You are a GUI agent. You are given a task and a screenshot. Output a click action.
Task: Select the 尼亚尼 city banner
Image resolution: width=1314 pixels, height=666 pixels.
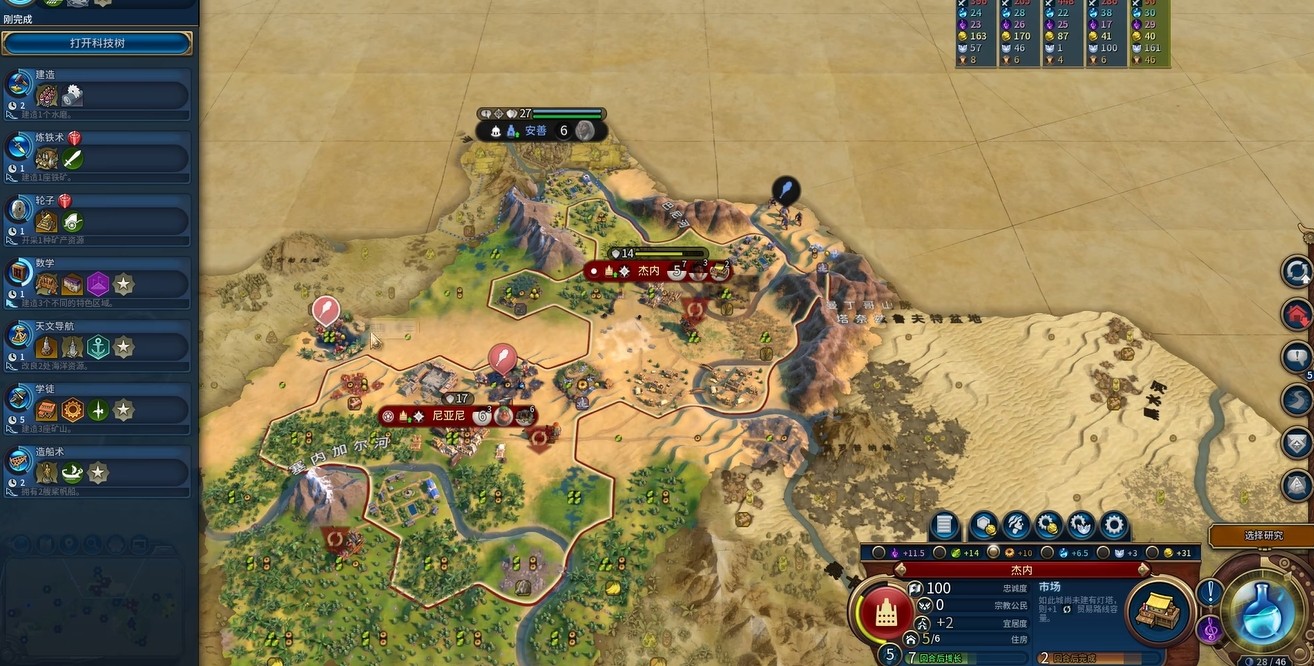point(447,415)
